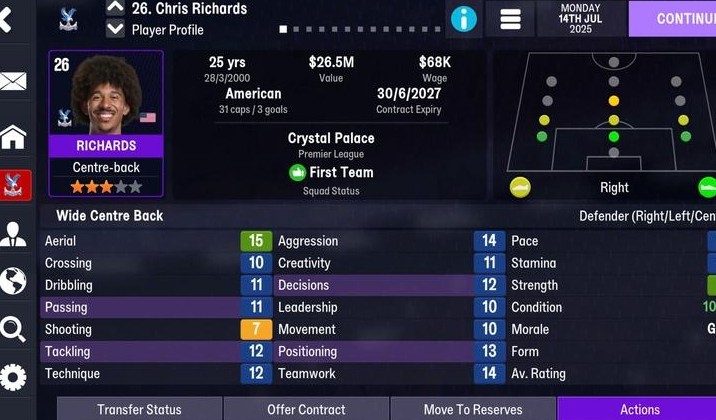Open the date calendar panel
Screen dimensions: 716x420
click(581, 19)
